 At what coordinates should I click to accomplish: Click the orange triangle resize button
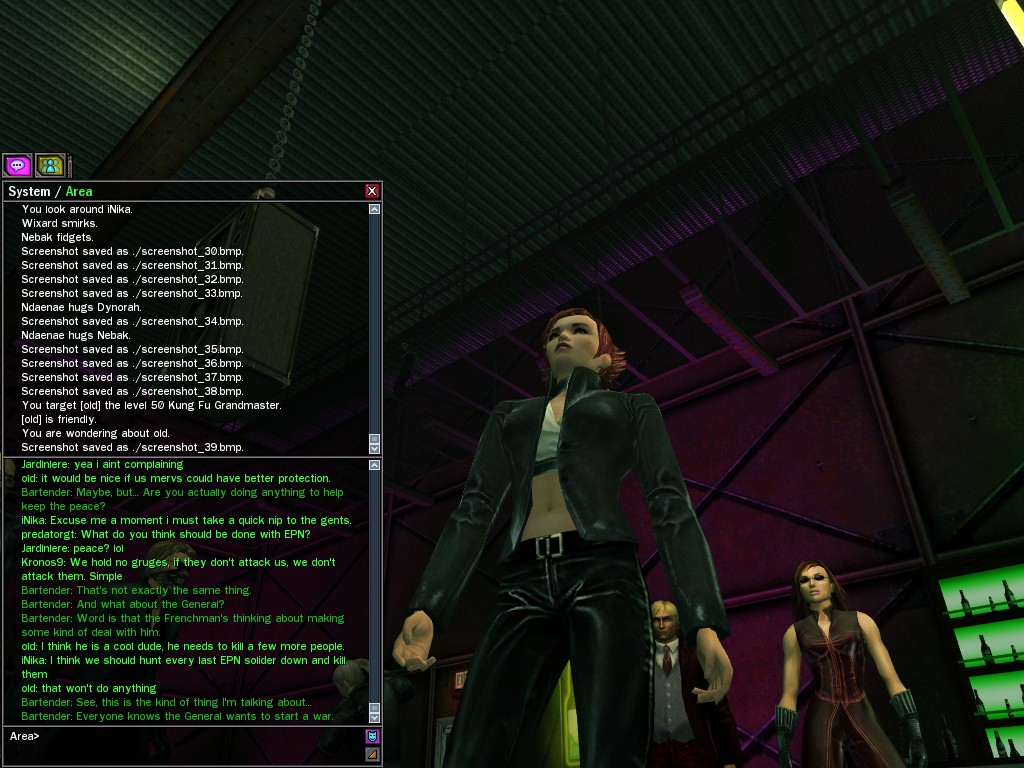point(372,754)
